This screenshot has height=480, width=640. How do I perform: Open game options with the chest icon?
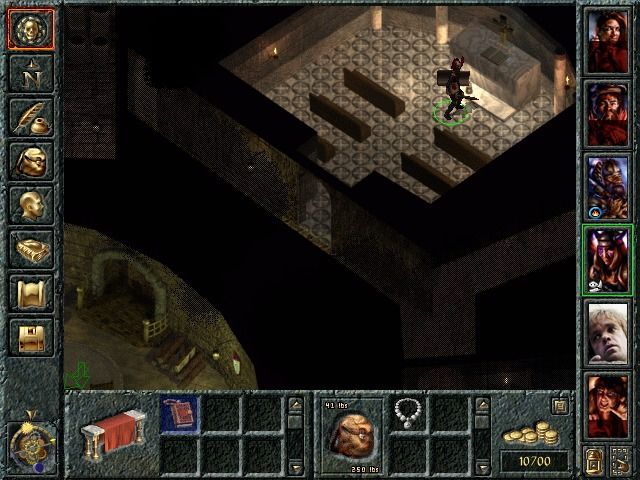pyautogui.click(x=31, y=337)
